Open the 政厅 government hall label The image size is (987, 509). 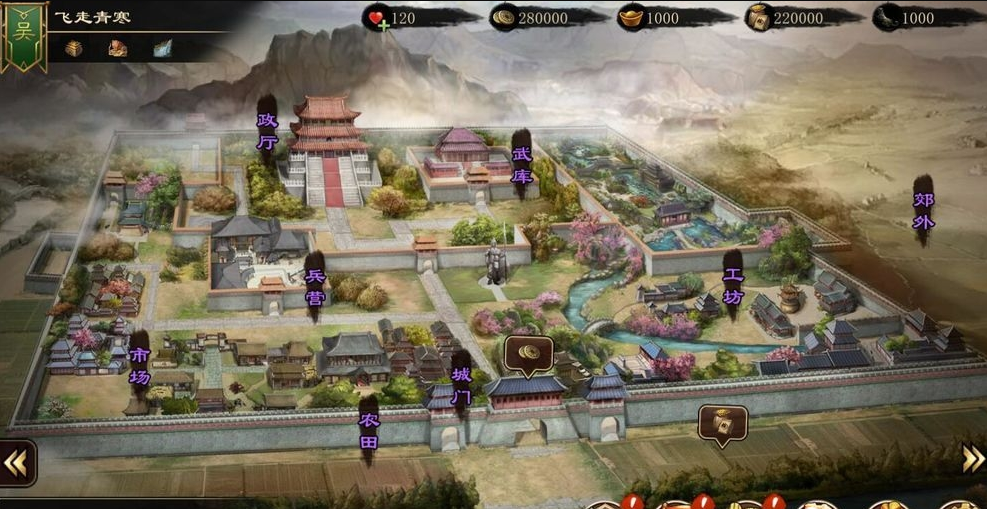tap(267, 131)
